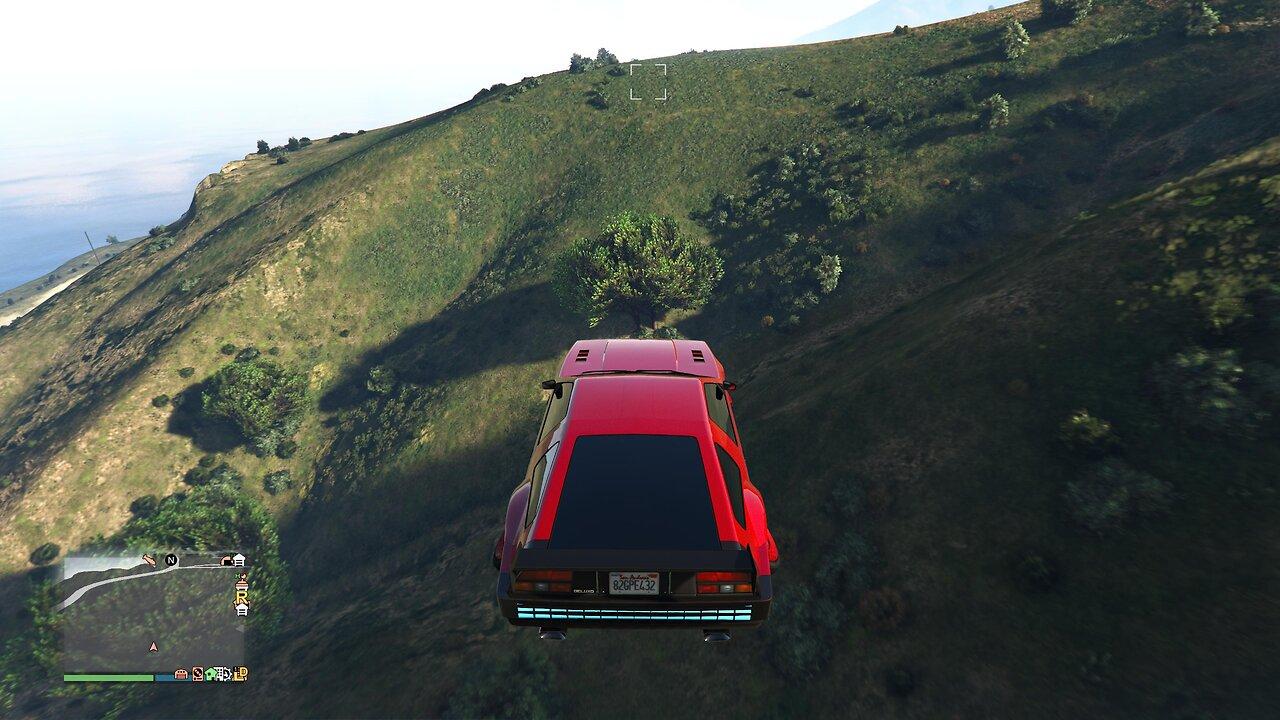Click the garage blip at the minimap's top-right
The height and width of the screenshot is (720, 1280).
[228, 559]
